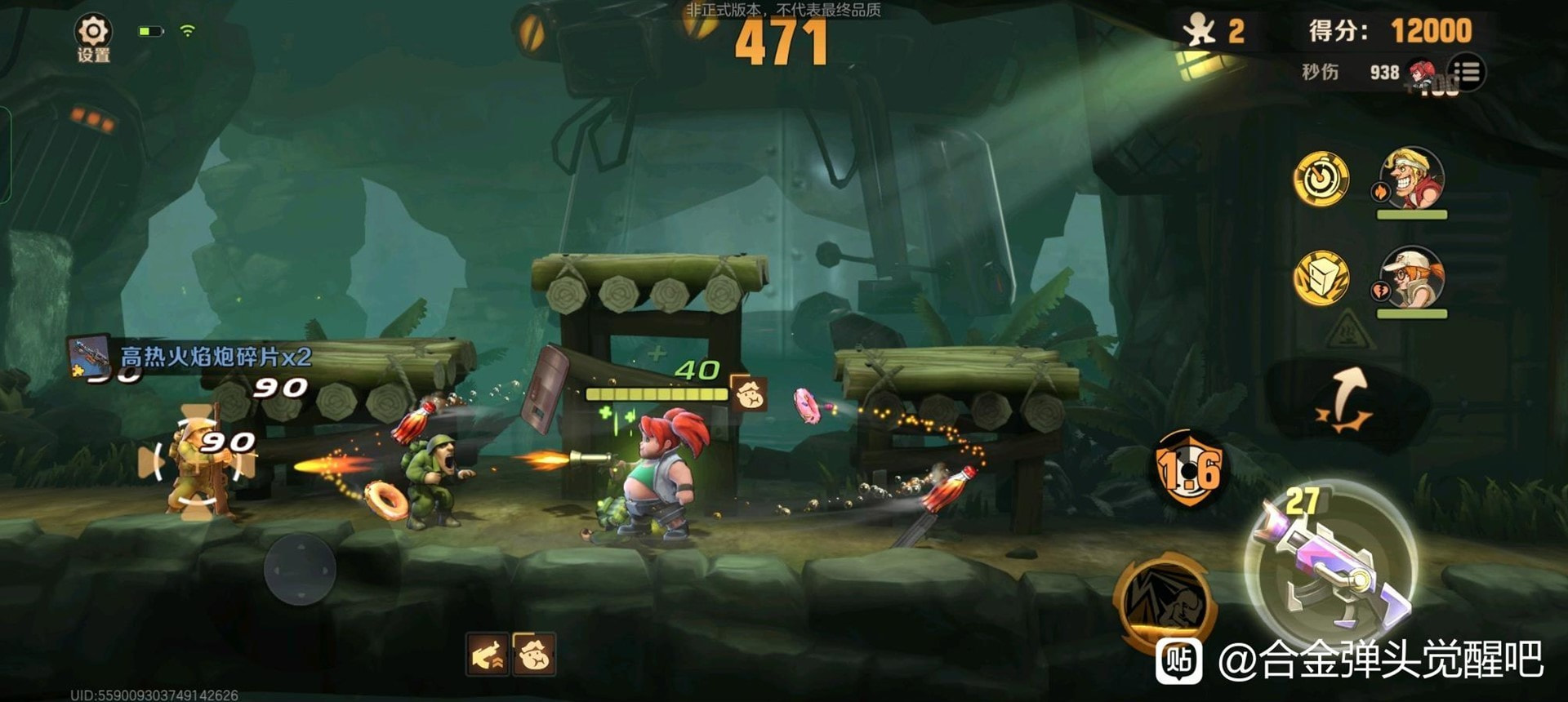Activate the golden radar target skill

(1321, 178)
